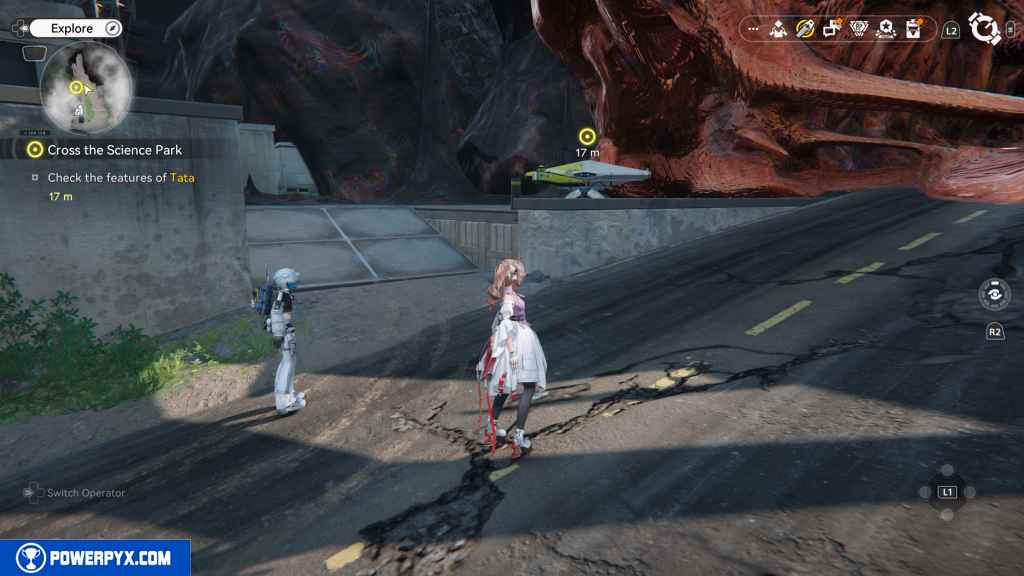Open the people-and-diamond icon in top bar
This screenshot has width=1024, height=576.
tap(778, 29)
